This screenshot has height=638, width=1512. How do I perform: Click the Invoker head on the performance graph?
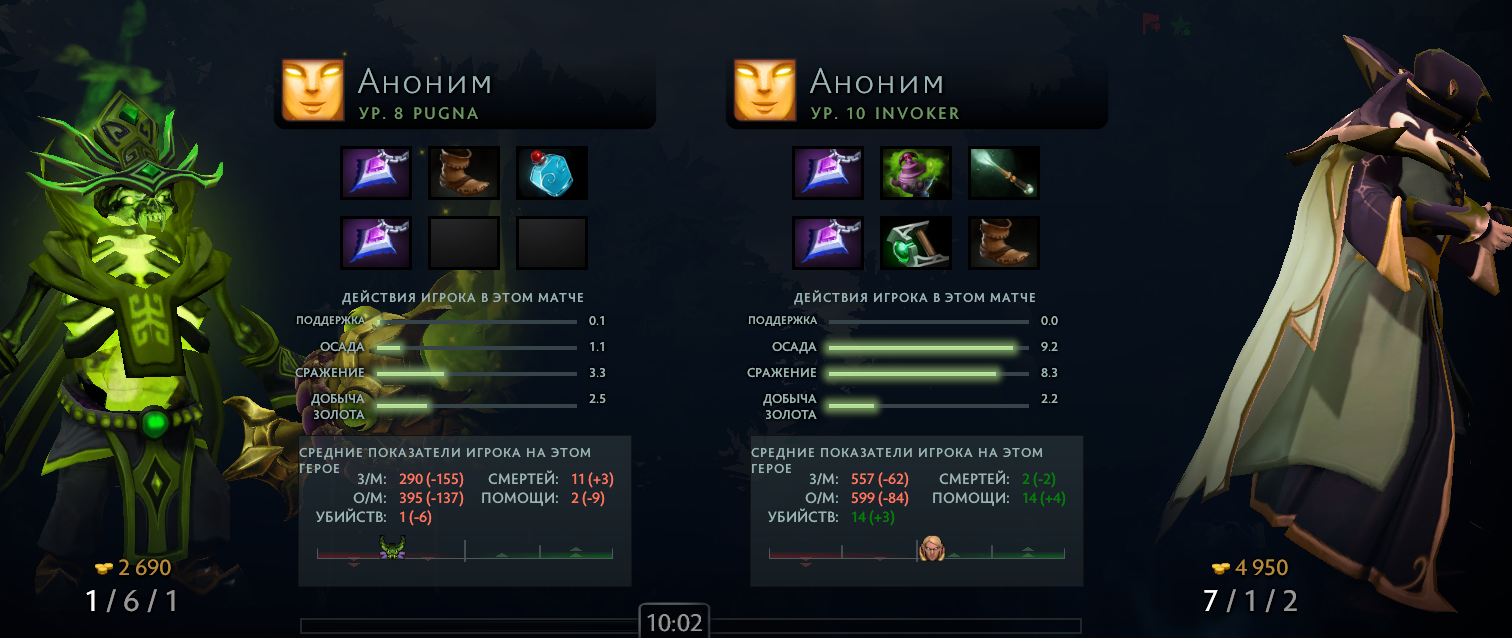932,548
